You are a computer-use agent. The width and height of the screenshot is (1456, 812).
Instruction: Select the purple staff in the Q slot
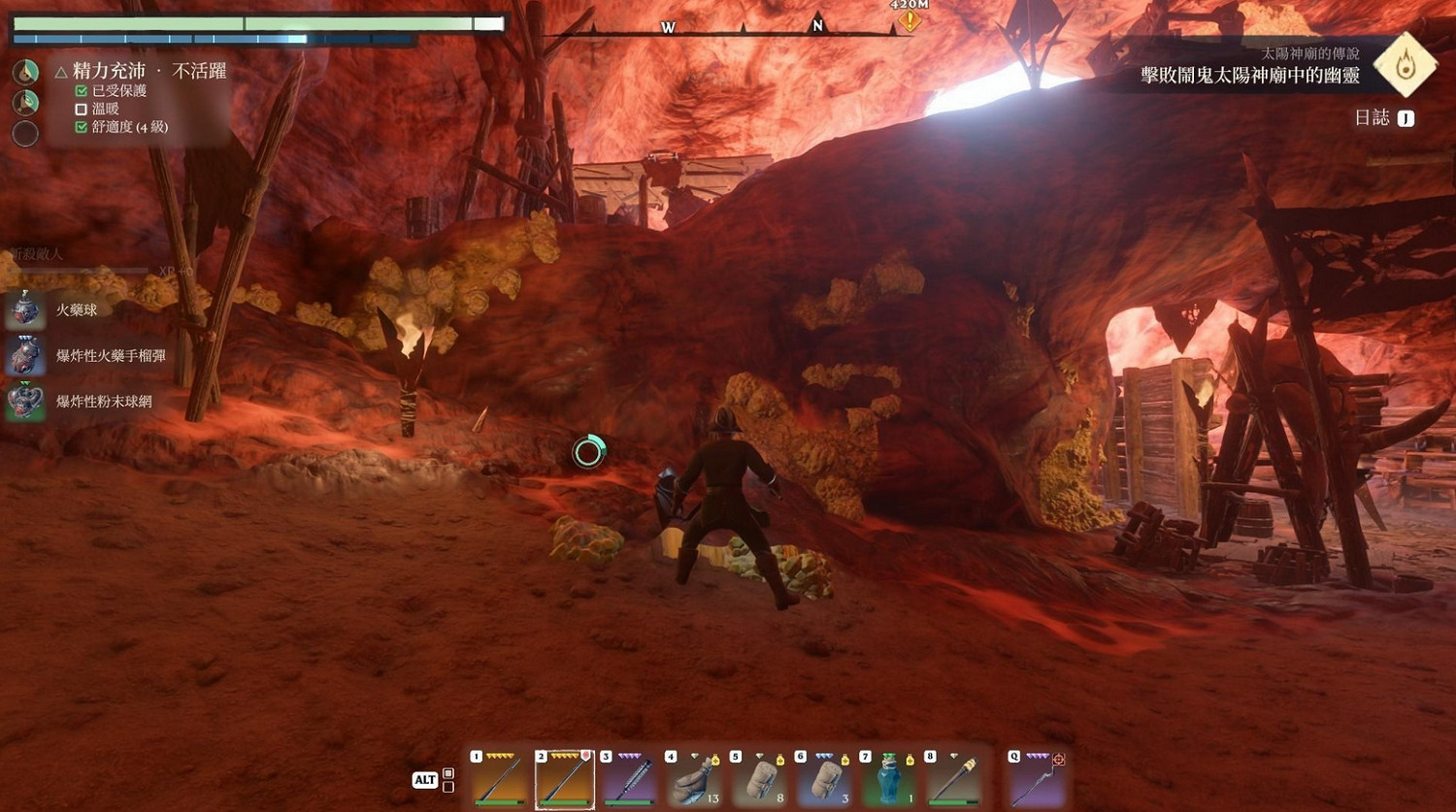1036,778
